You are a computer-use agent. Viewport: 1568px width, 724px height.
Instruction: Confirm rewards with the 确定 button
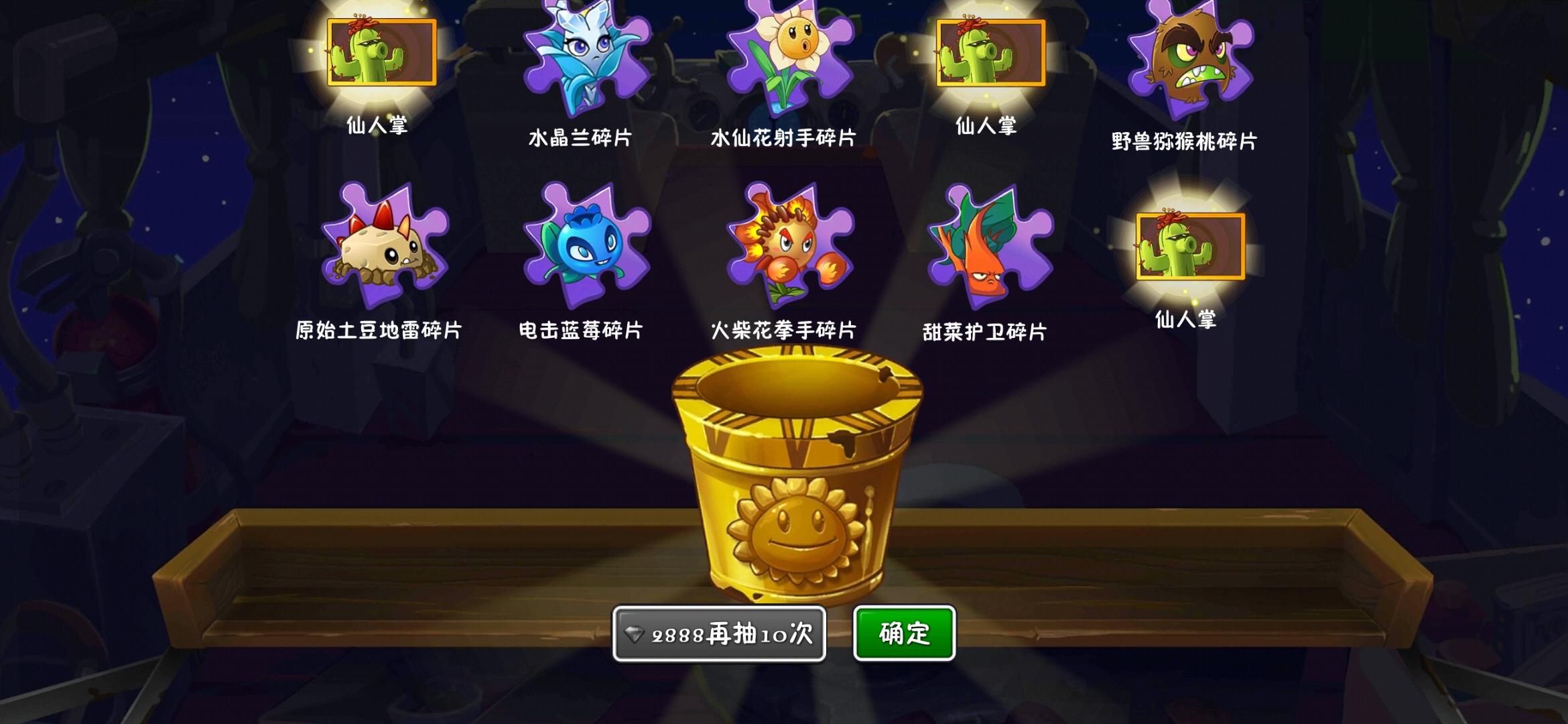coord(903,632)
